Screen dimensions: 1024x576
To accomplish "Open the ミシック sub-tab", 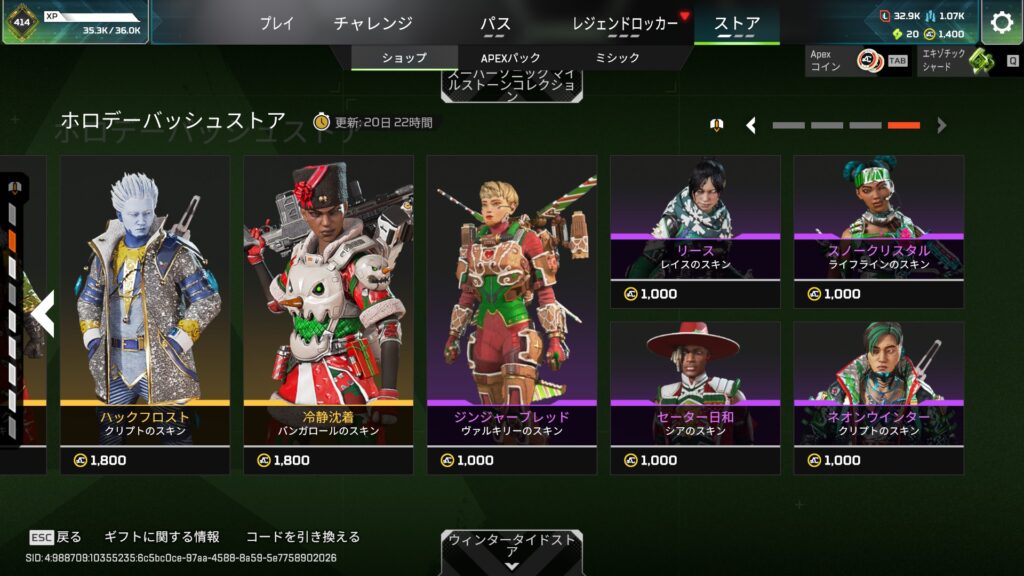I will coord(617,58).
